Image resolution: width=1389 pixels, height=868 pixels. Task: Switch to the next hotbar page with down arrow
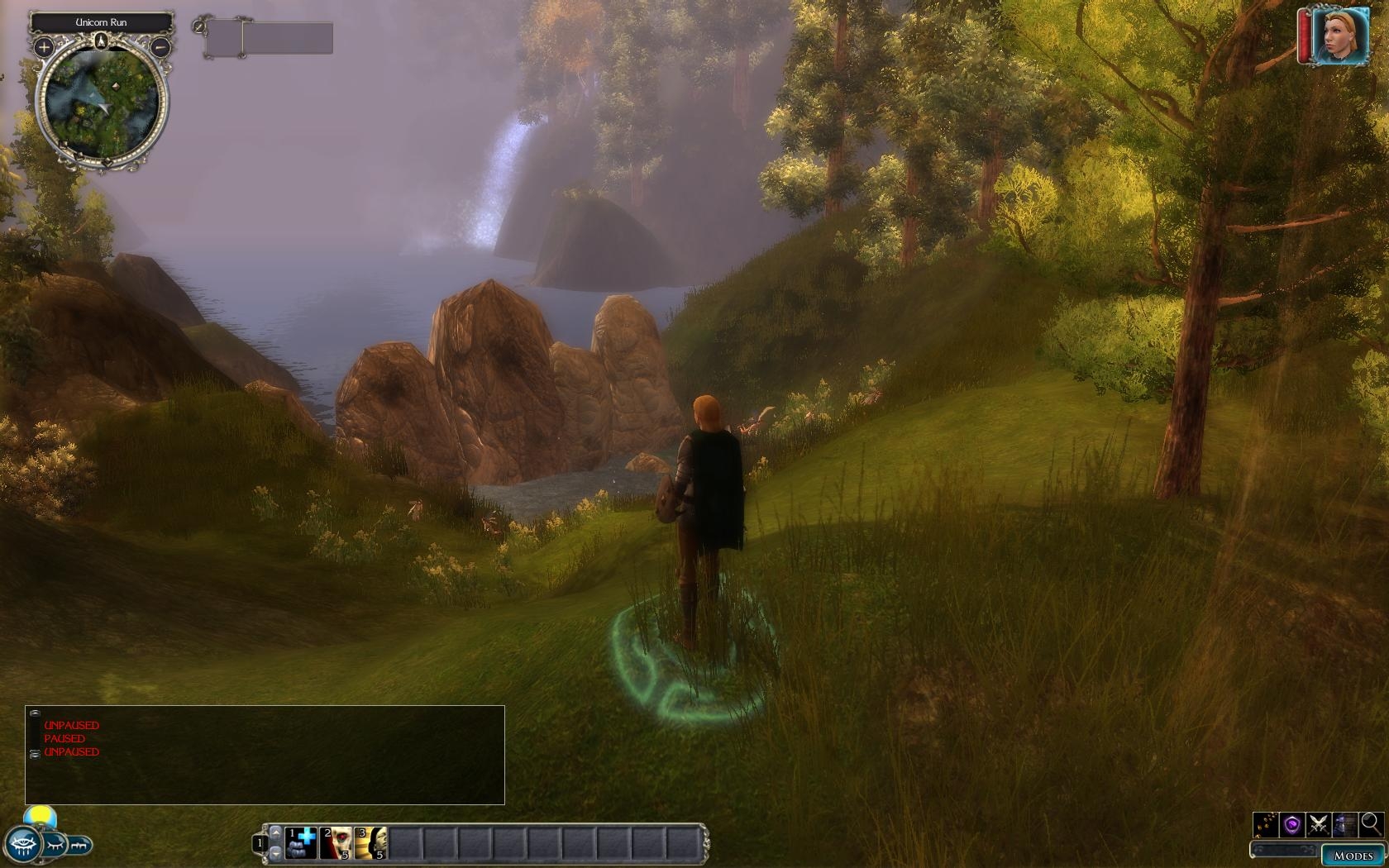tap(276, 854)
